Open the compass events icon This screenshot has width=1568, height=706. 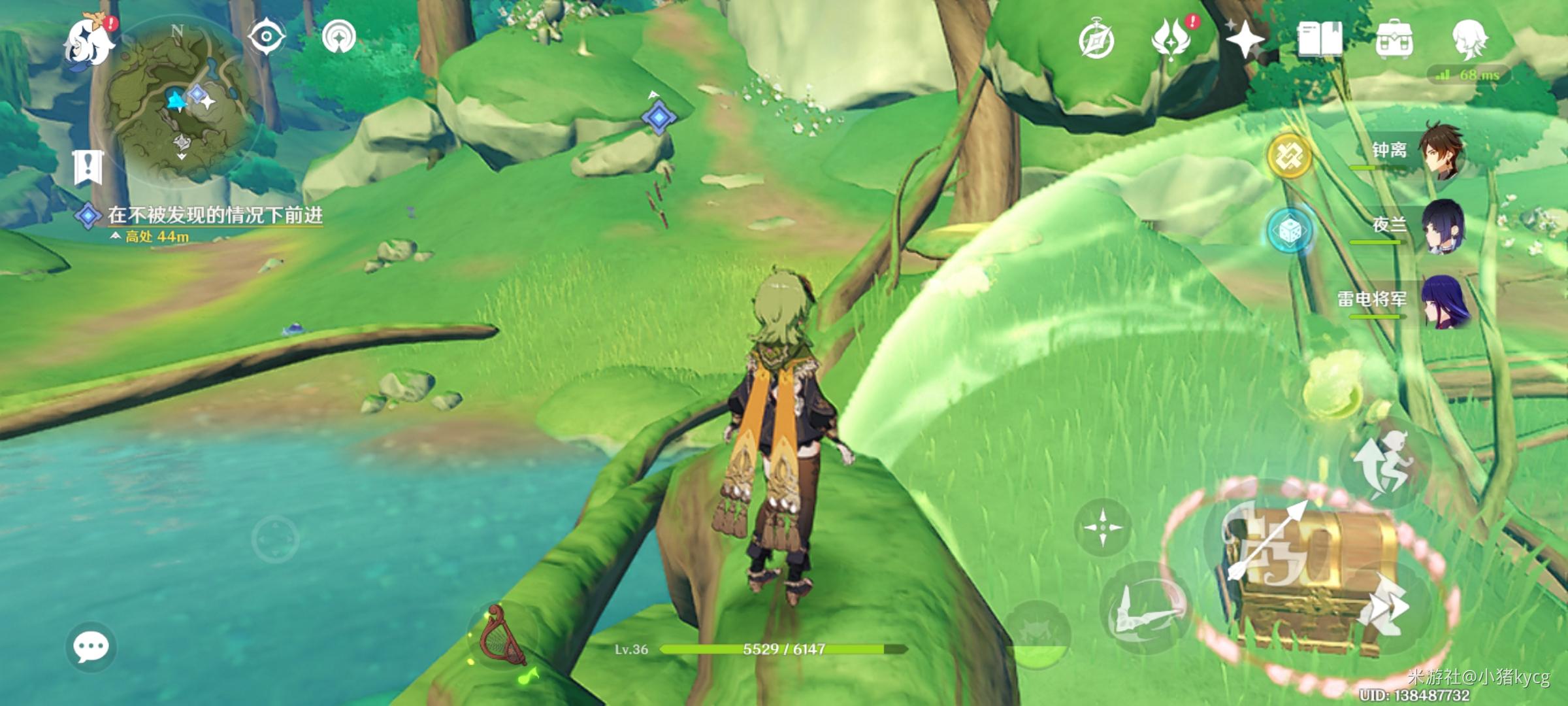coord(1096,41)
